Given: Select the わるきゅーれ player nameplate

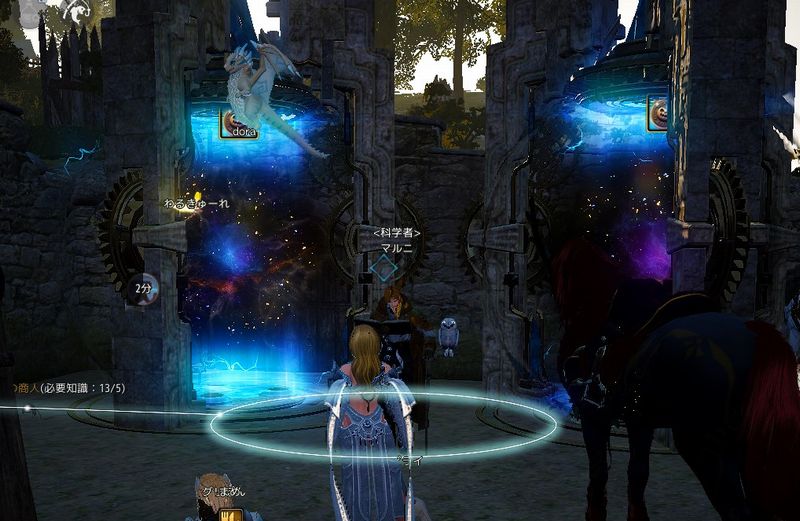Looking at the screenshot, I should pos(198,204).
